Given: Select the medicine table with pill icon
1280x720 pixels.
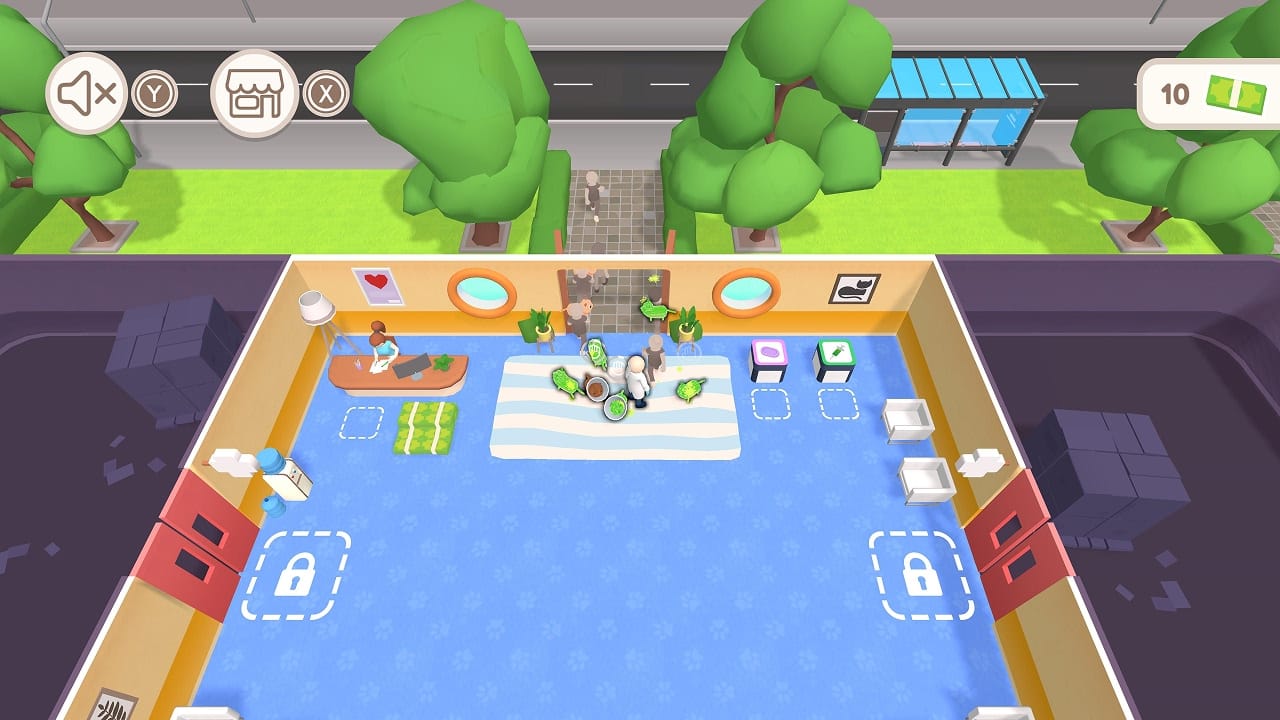Looking at the screenshot, I should click(x=770, y=352).
